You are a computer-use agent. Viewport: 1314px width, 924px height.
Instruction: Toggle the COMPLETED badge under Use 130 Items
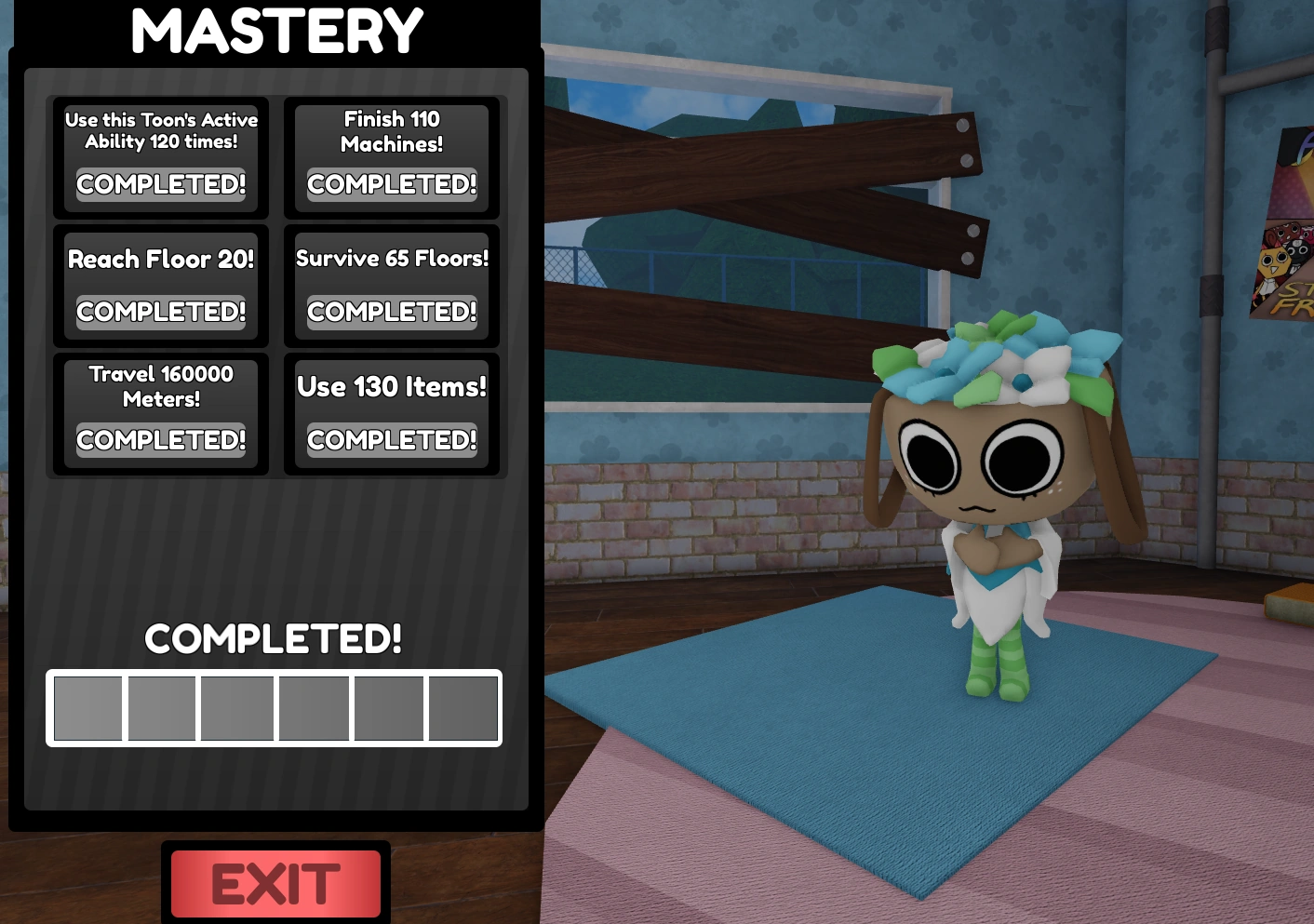[391, 439]
